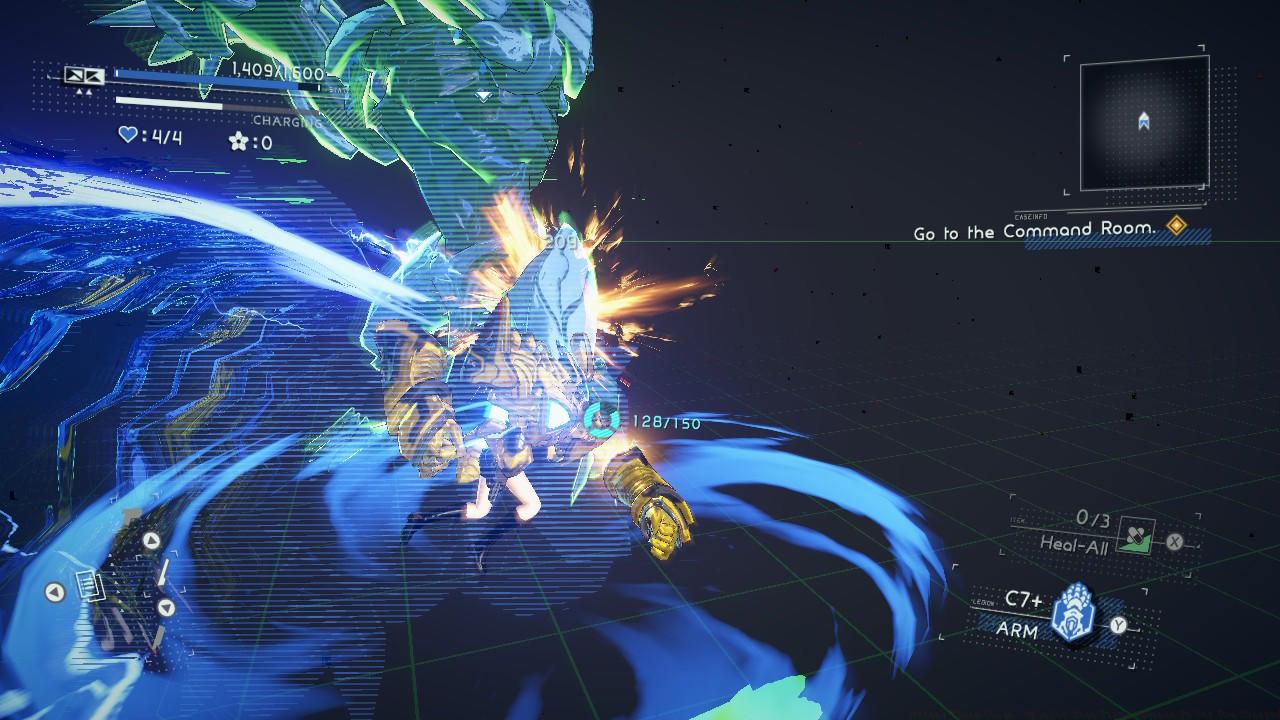Click the left triangle arrow on the minimap
This screenshot has width=1280, height=720.
tap(53, 590)
